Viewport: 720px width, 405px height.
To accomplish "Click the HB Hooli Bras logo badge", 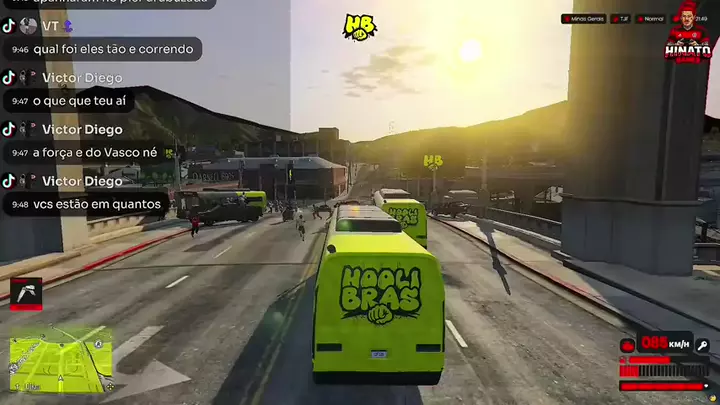I will 360,27.
